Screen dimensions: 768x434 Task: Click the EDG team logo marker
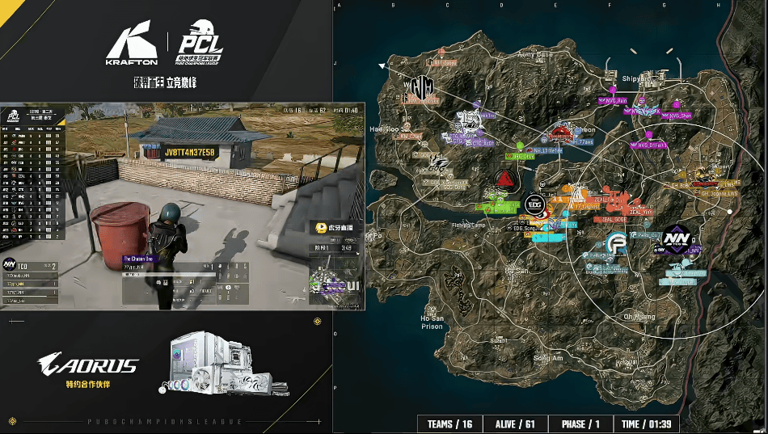pyautogui.click(x=535, y=204)
